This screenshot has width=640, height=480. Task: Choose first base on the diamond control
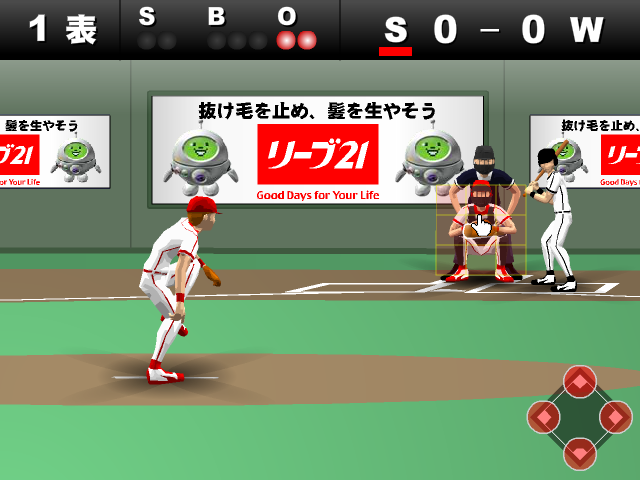(x=615, y=416)
